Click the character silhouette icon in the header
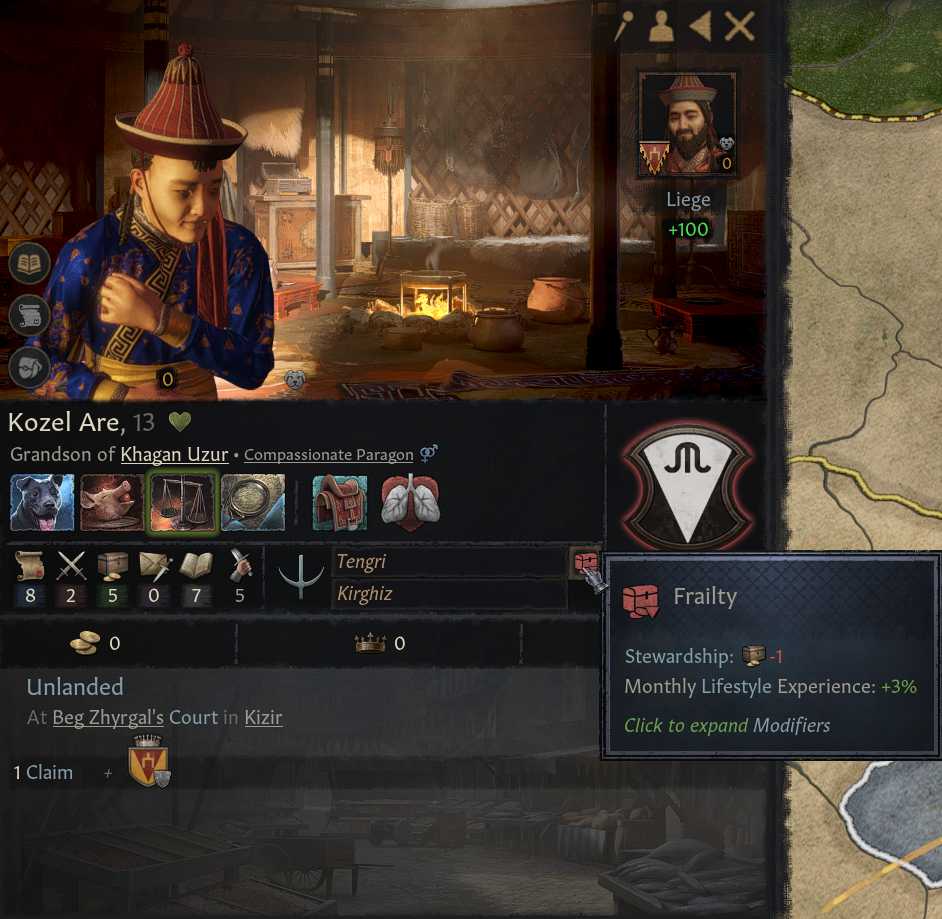 [x=661, y=27]
